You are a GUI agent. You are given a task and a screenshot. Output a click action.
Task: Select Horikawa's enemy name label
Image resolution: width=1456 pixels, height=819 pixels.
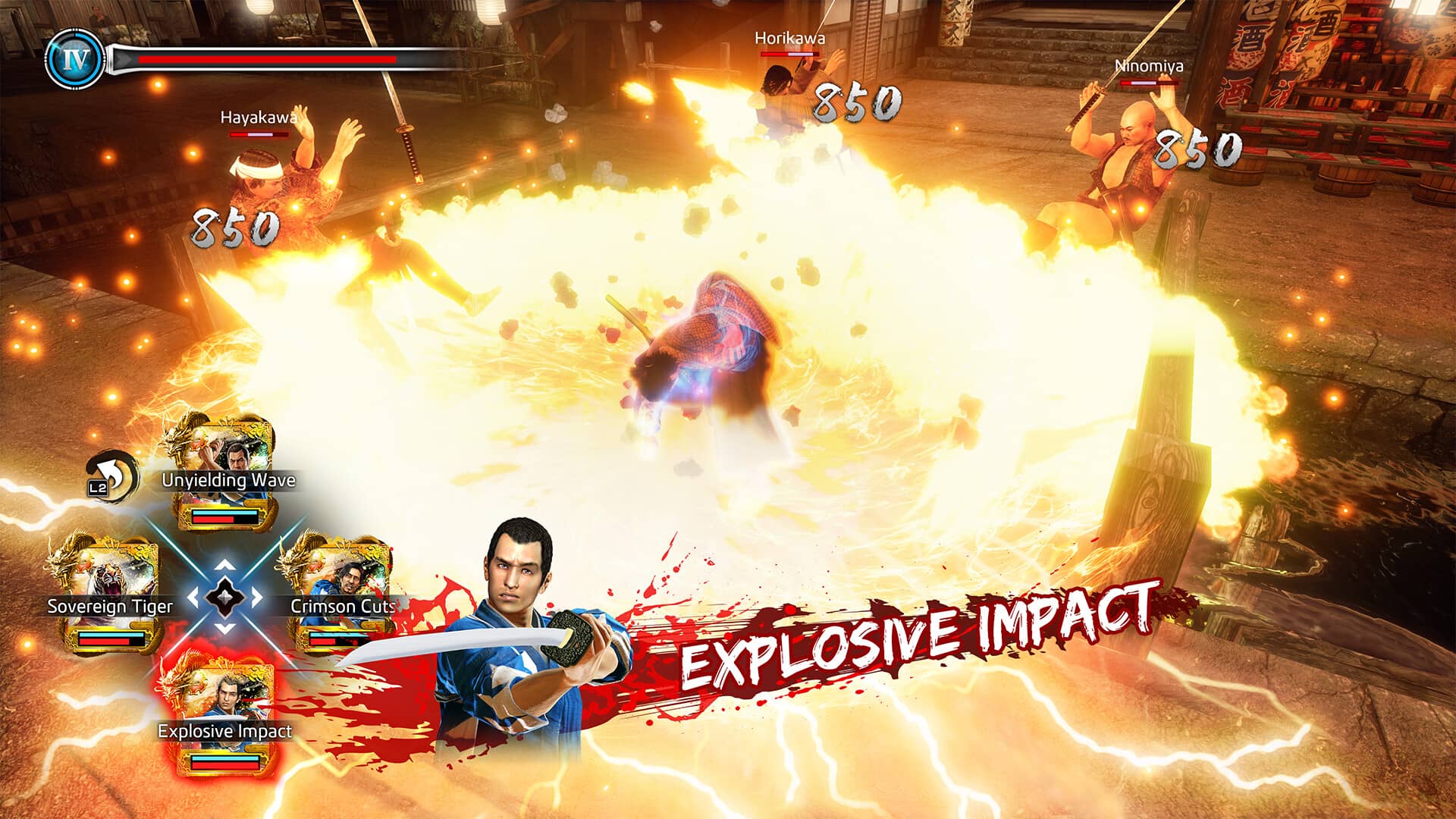(x=789, y=38)
